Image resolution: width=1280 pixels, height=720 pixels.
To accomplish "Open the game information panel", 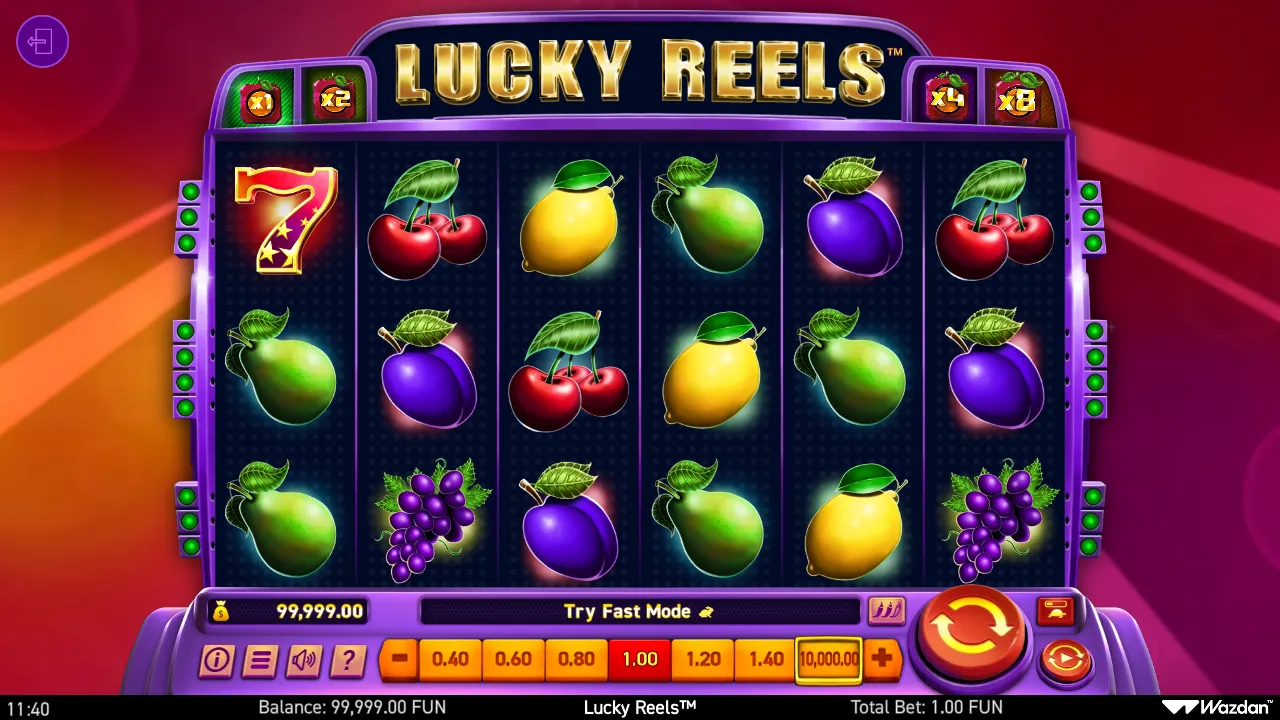I will click(x=215, y=660).
